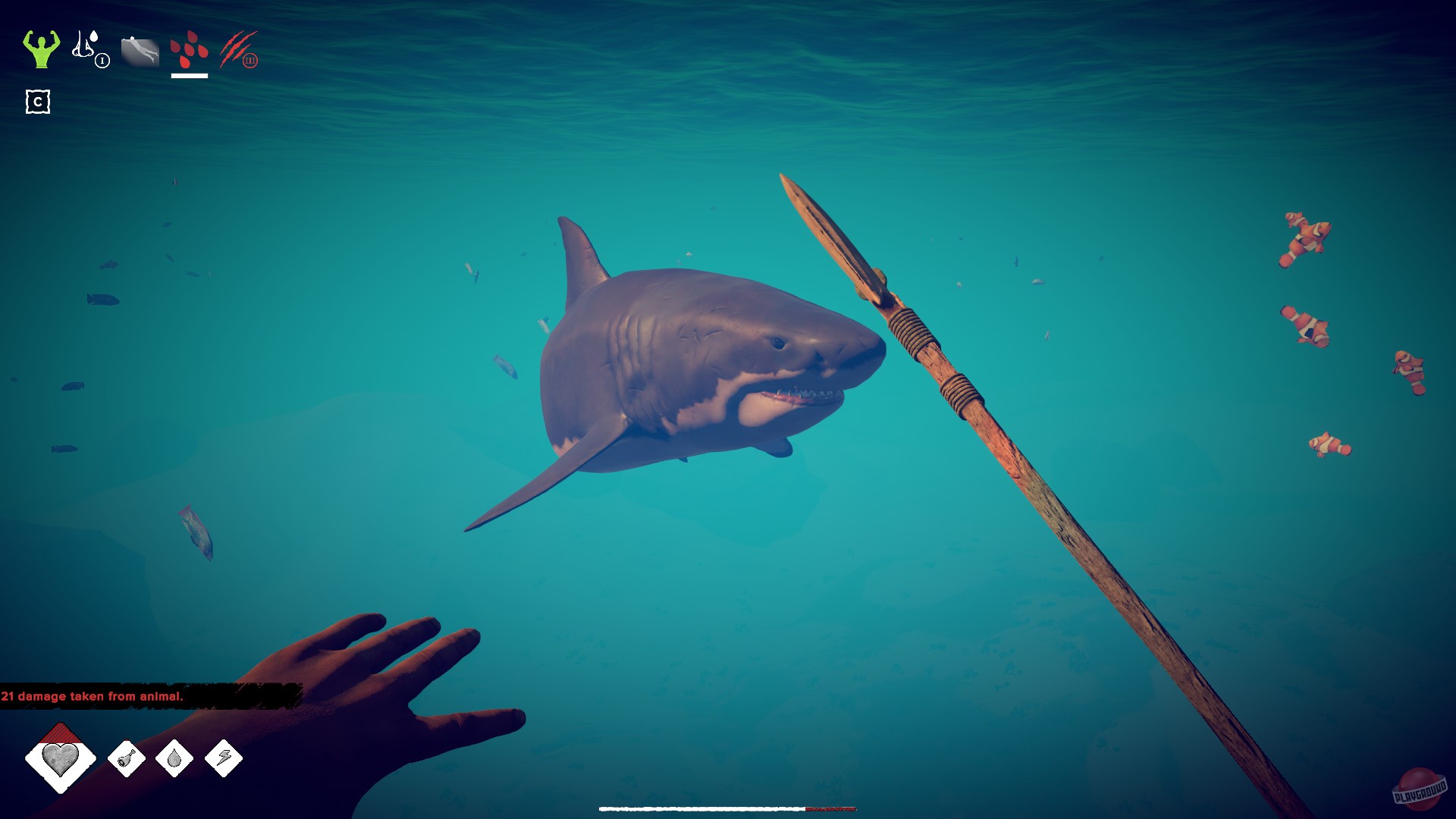Screen dimensions: 1456x819
Task: Click the lightning-bolt stamina indicator
Action: click(x=225, y=759)
